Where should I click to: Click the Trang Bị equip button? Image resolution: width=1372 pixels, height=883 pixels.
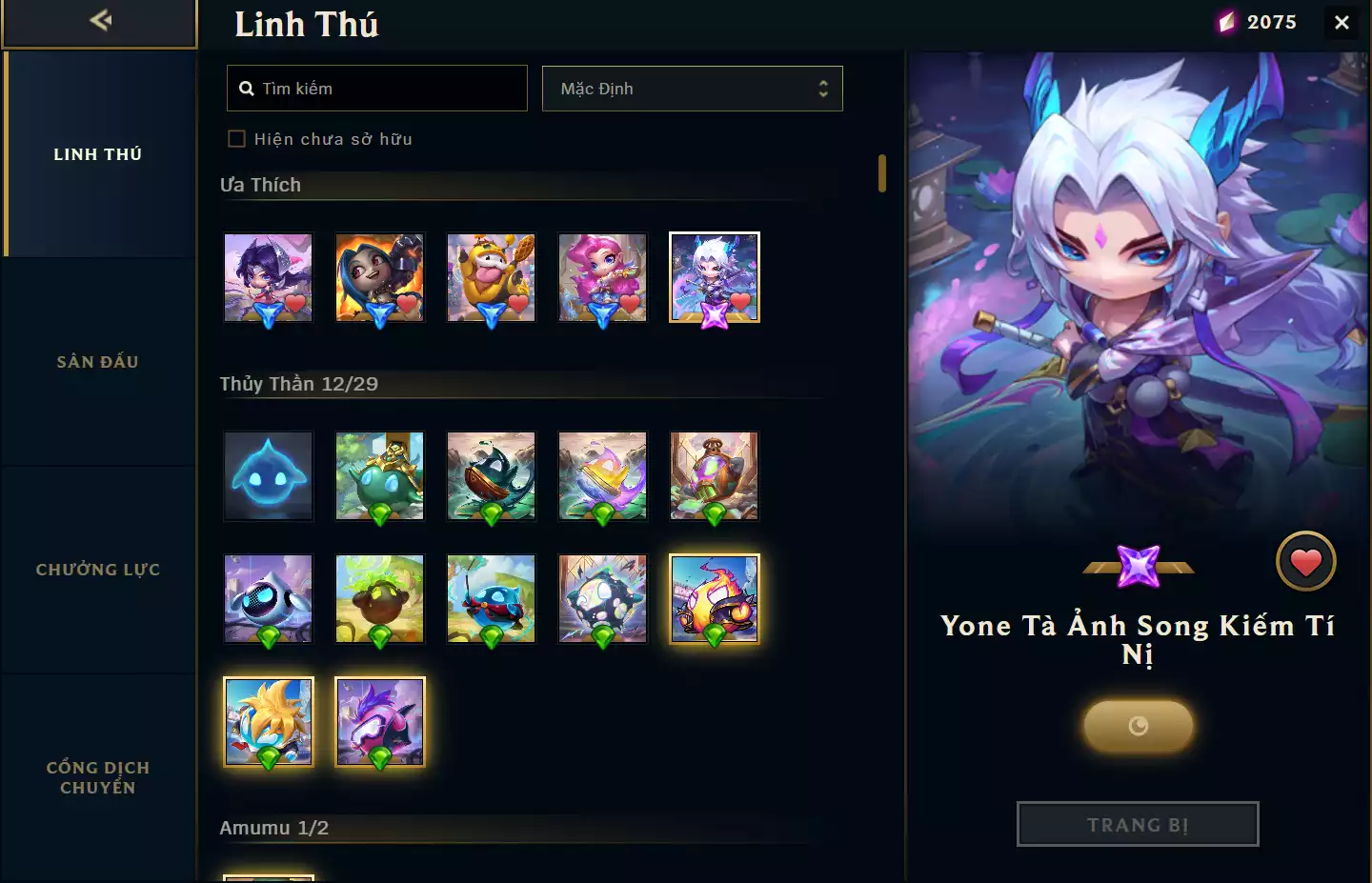pyautogui.click(x=1138, y=824)
